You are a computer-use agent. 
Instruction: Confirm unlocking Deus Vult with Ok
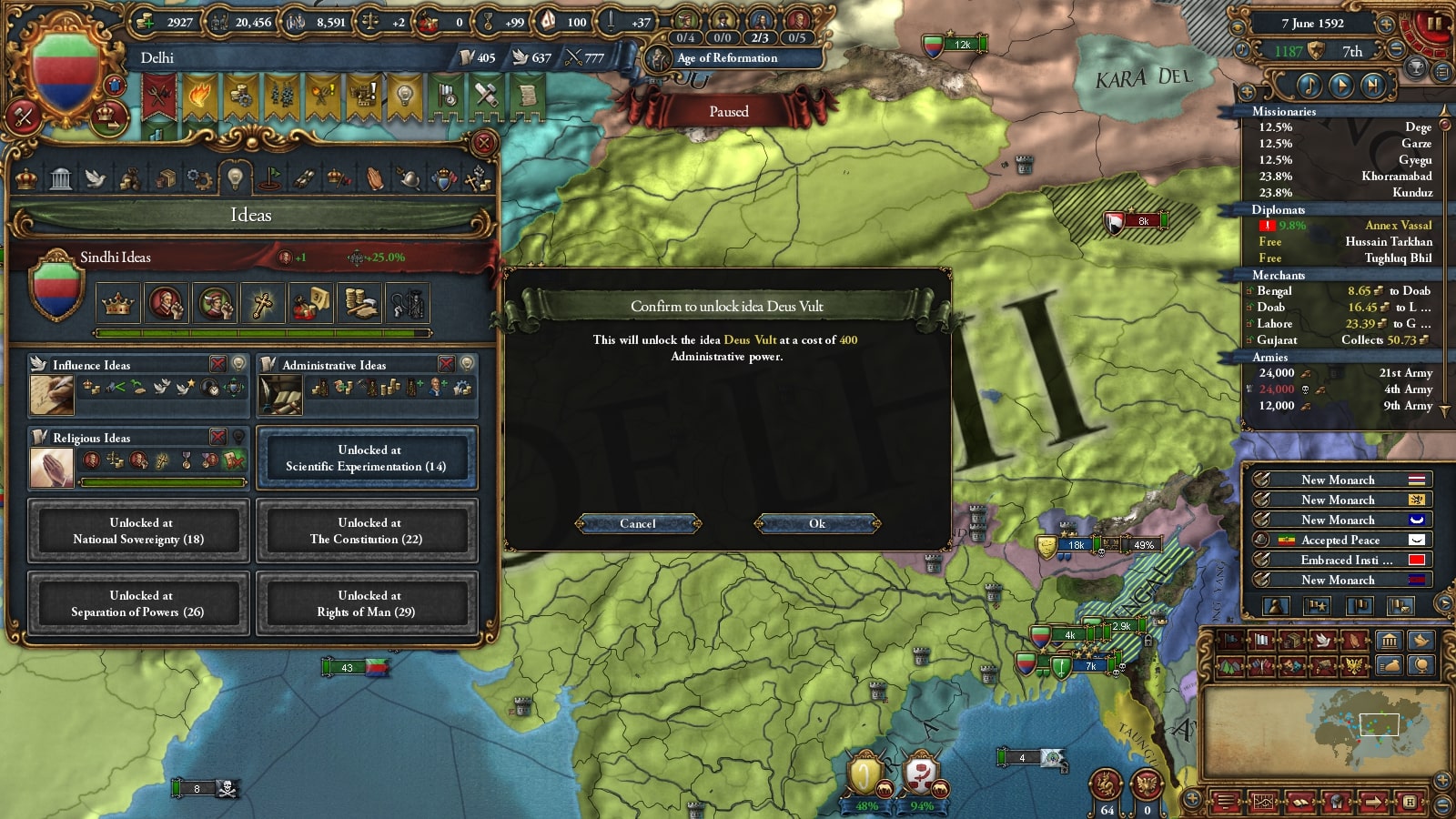click(817, 523)
